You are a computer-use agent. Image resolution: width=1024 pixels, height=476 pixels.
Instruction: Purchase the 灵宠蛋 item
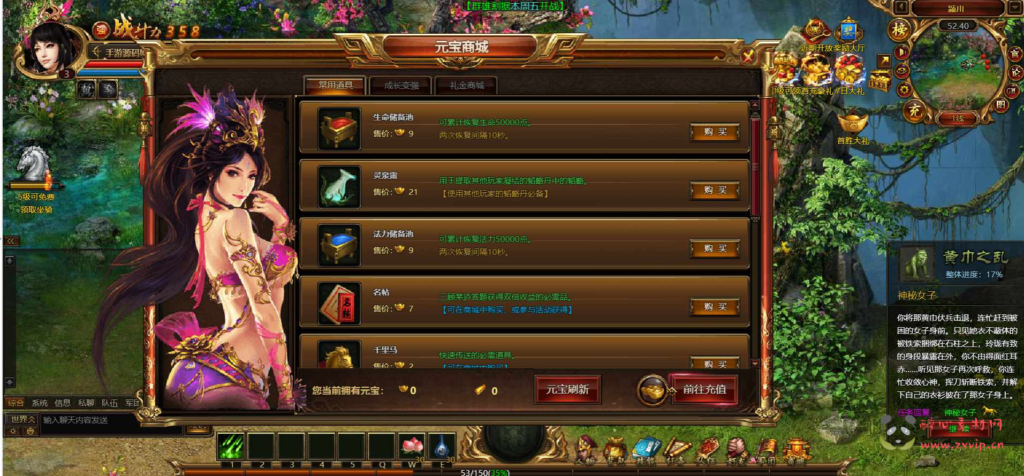point(714,190)
